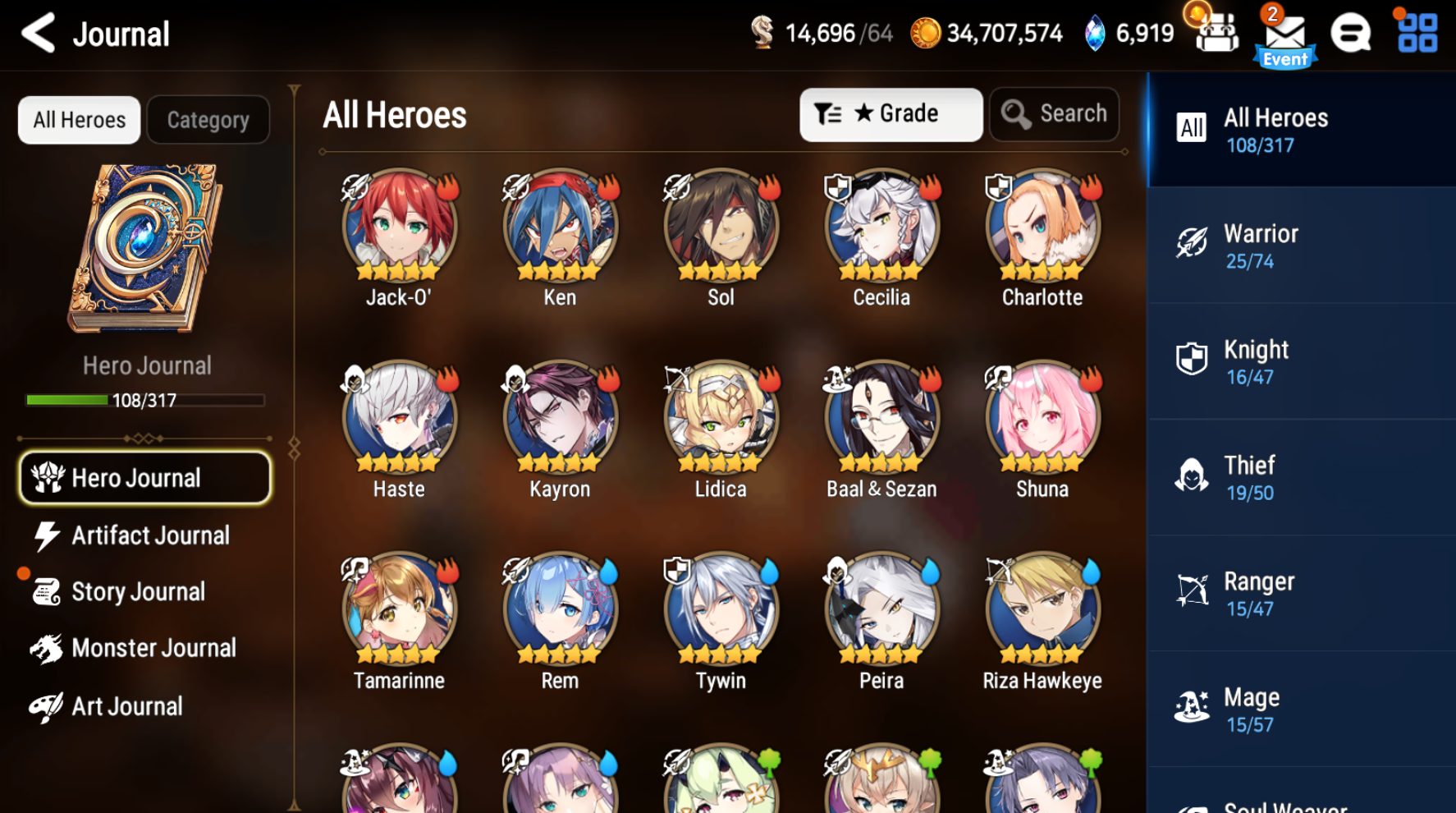Viewport: 1456px width, 813px height.
Task: Open the Search function
Action: click(x=1054, y=114)
